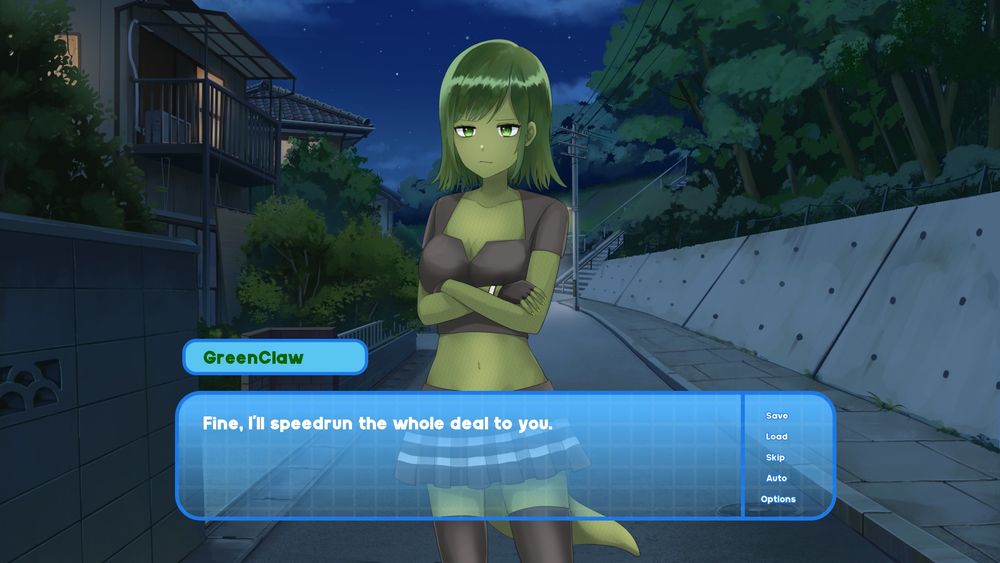Click Save in the dialogue menu
This screenshot has height=563, width=1000.
pos(777,416)
